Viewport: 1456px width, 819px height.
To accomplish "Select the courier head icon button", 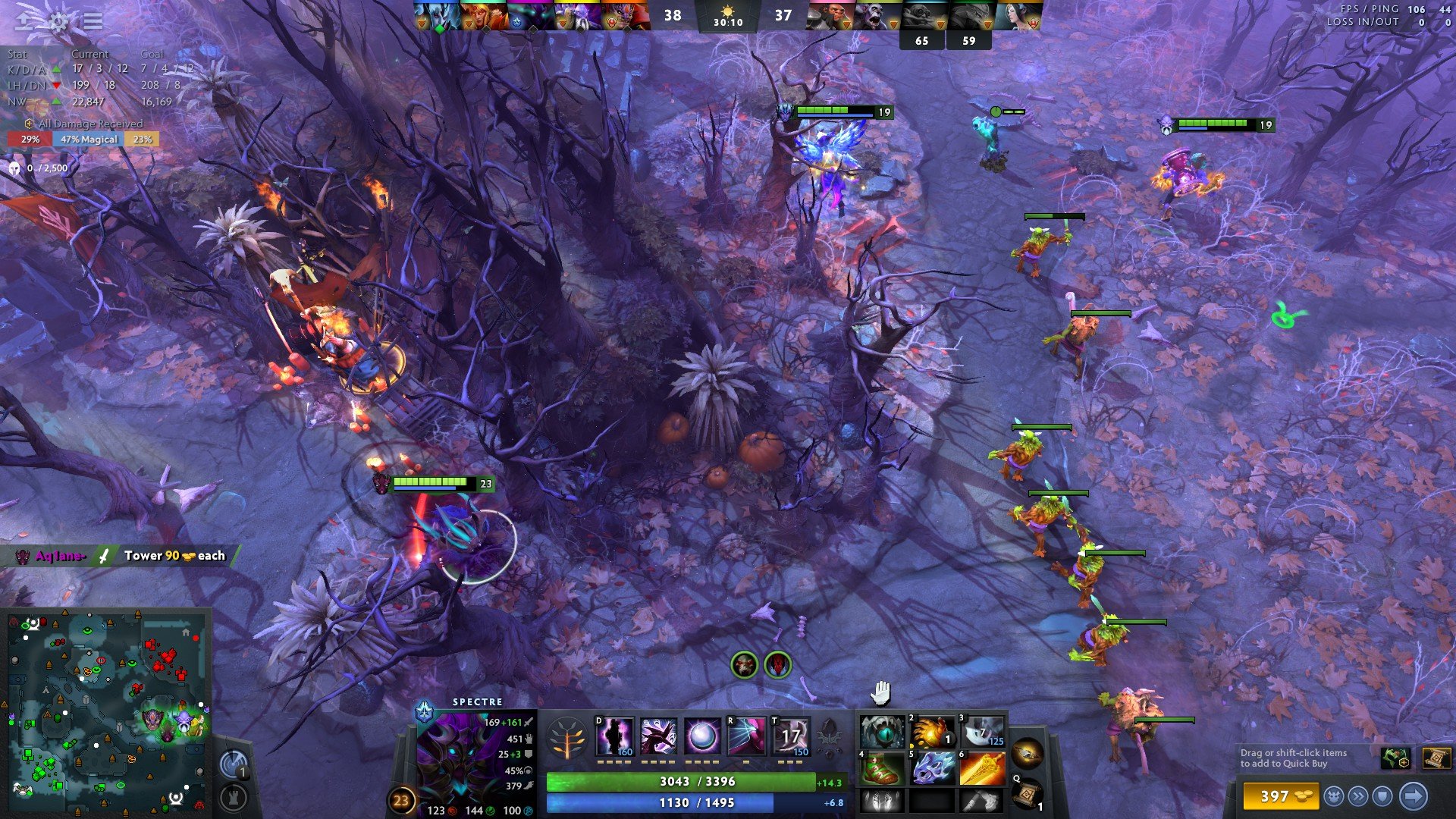I will pyautogui.click(x=1334, y=796).
